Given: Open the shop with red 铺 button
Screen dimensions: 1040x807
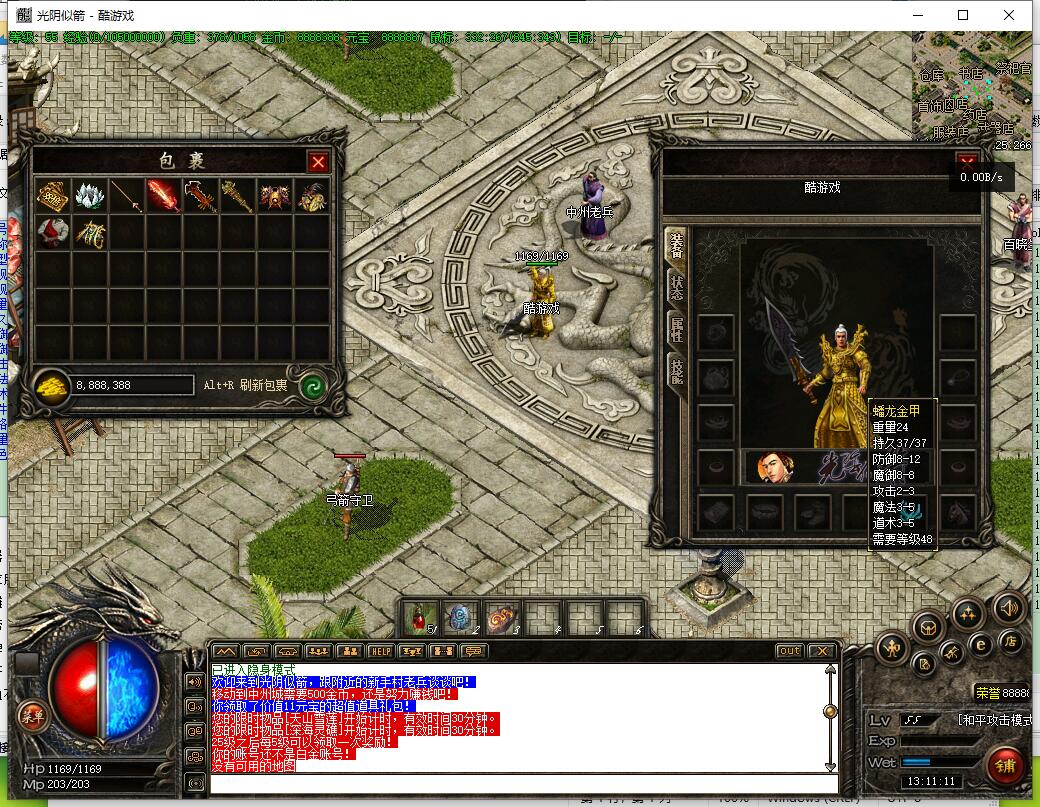Looking at the screenshot, I should (1004, 765).
